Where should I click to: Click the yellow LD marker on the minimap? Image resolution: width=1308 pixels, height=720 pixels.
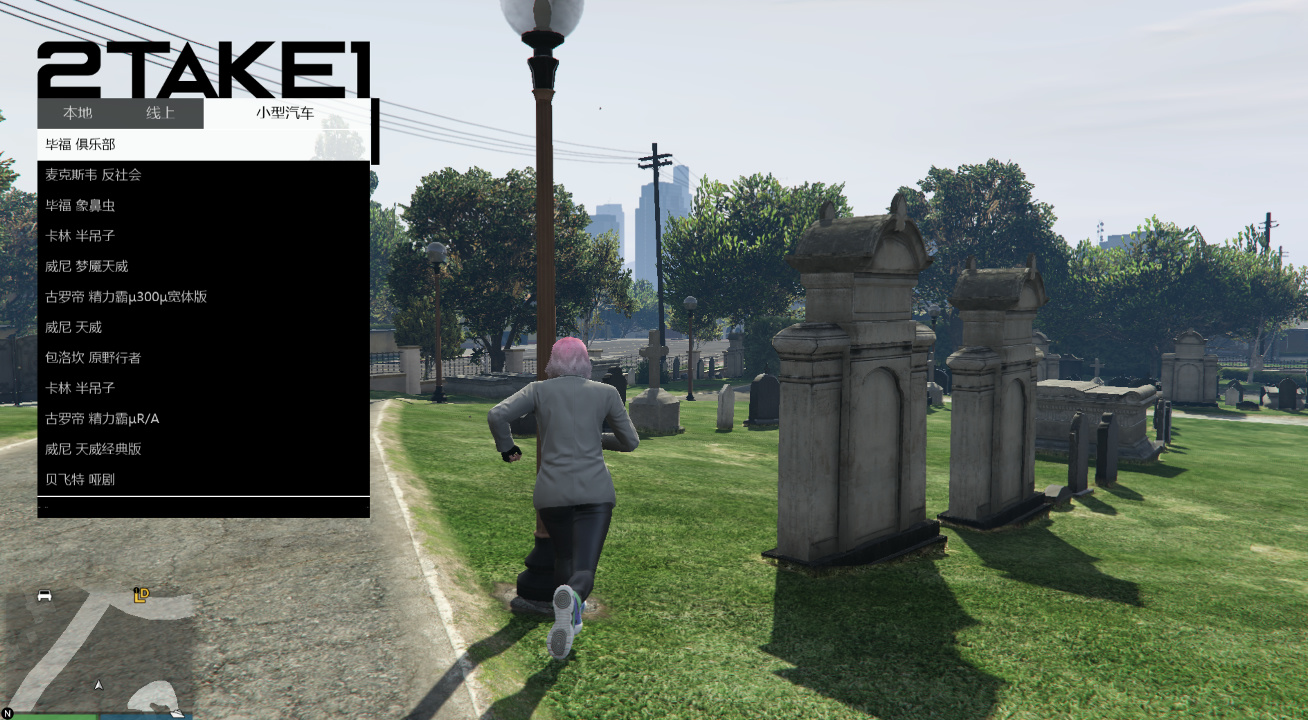point(142,595)
